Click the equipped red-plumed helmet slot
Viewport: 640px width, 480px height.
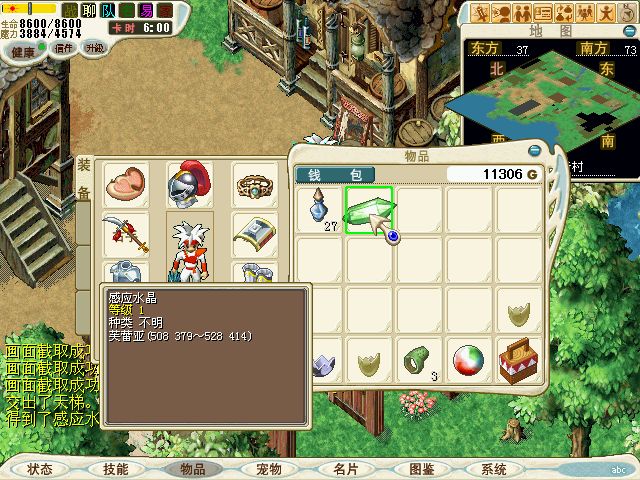click(x=190, y=185)
